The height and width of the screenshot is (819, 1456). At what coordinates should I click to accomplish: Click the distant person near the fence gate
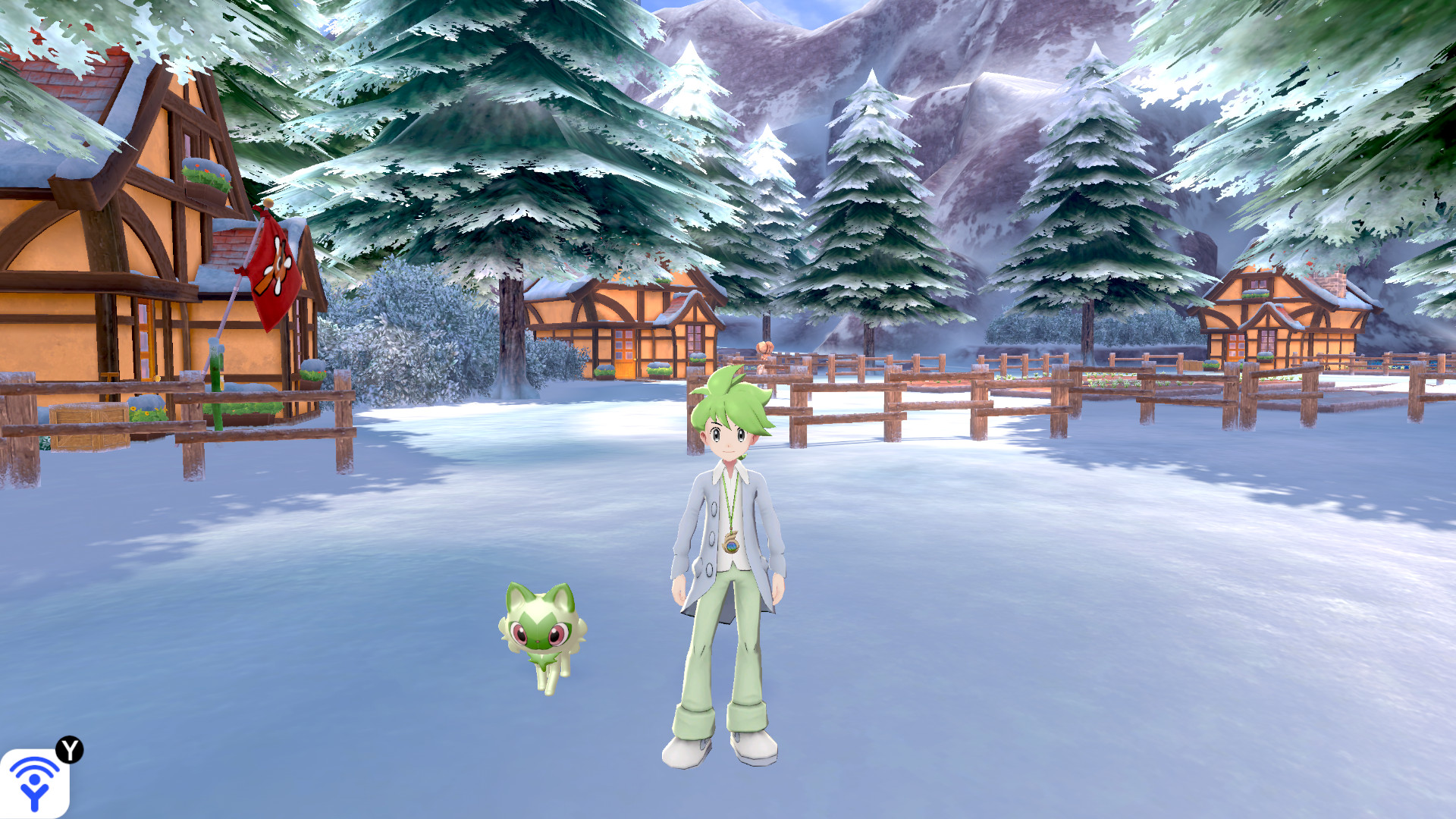(x=764, y=347)
